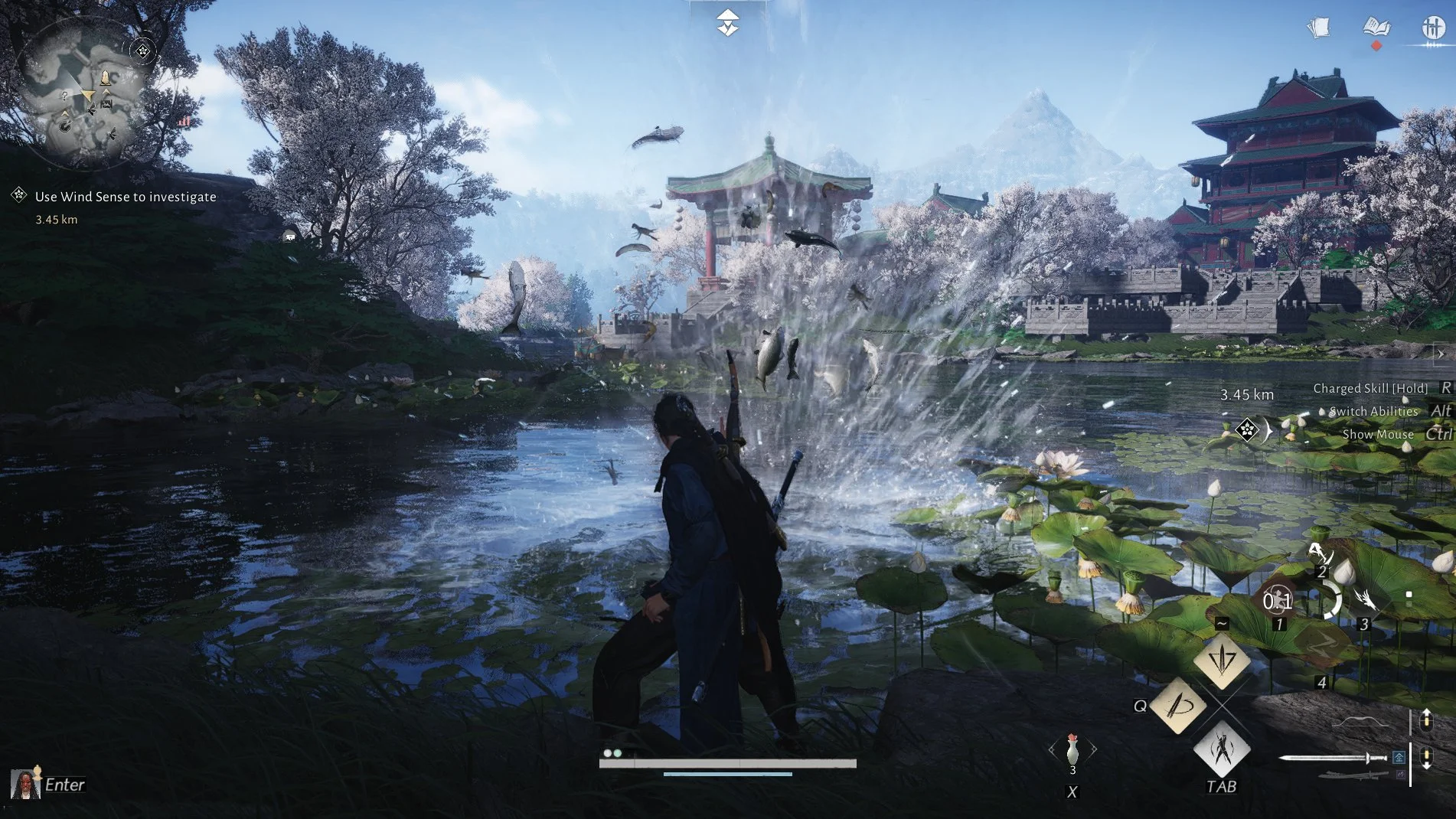Open the journal book icon with red notification
The width and height of the screenshot is (1456, 819).
click(x=1376, y=27)
